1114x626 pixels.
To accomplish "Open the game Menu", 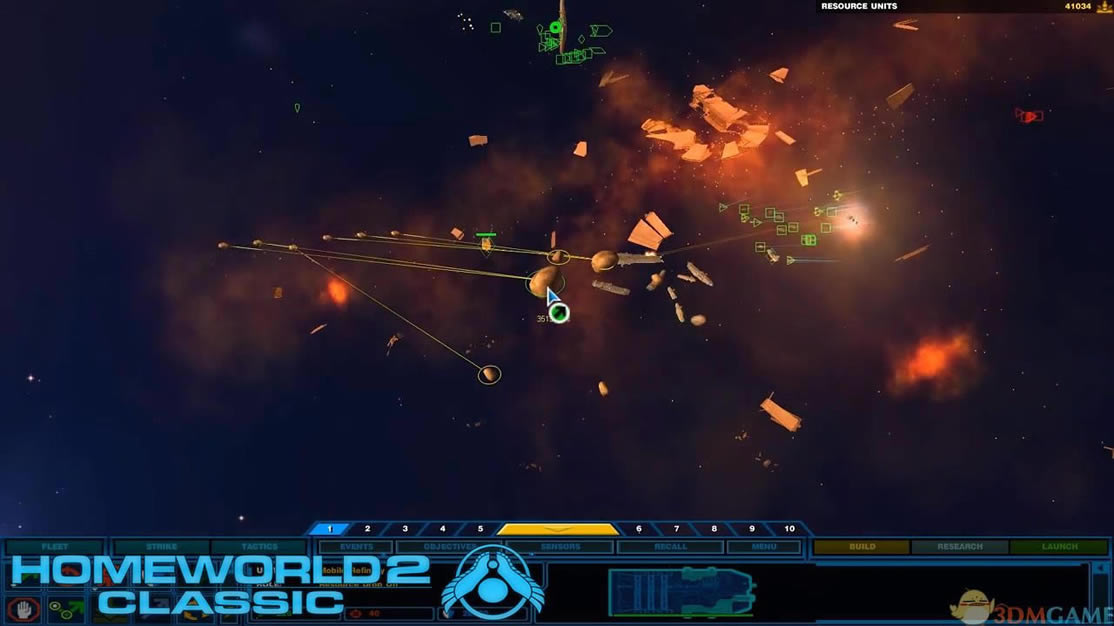I will [764, 547].
